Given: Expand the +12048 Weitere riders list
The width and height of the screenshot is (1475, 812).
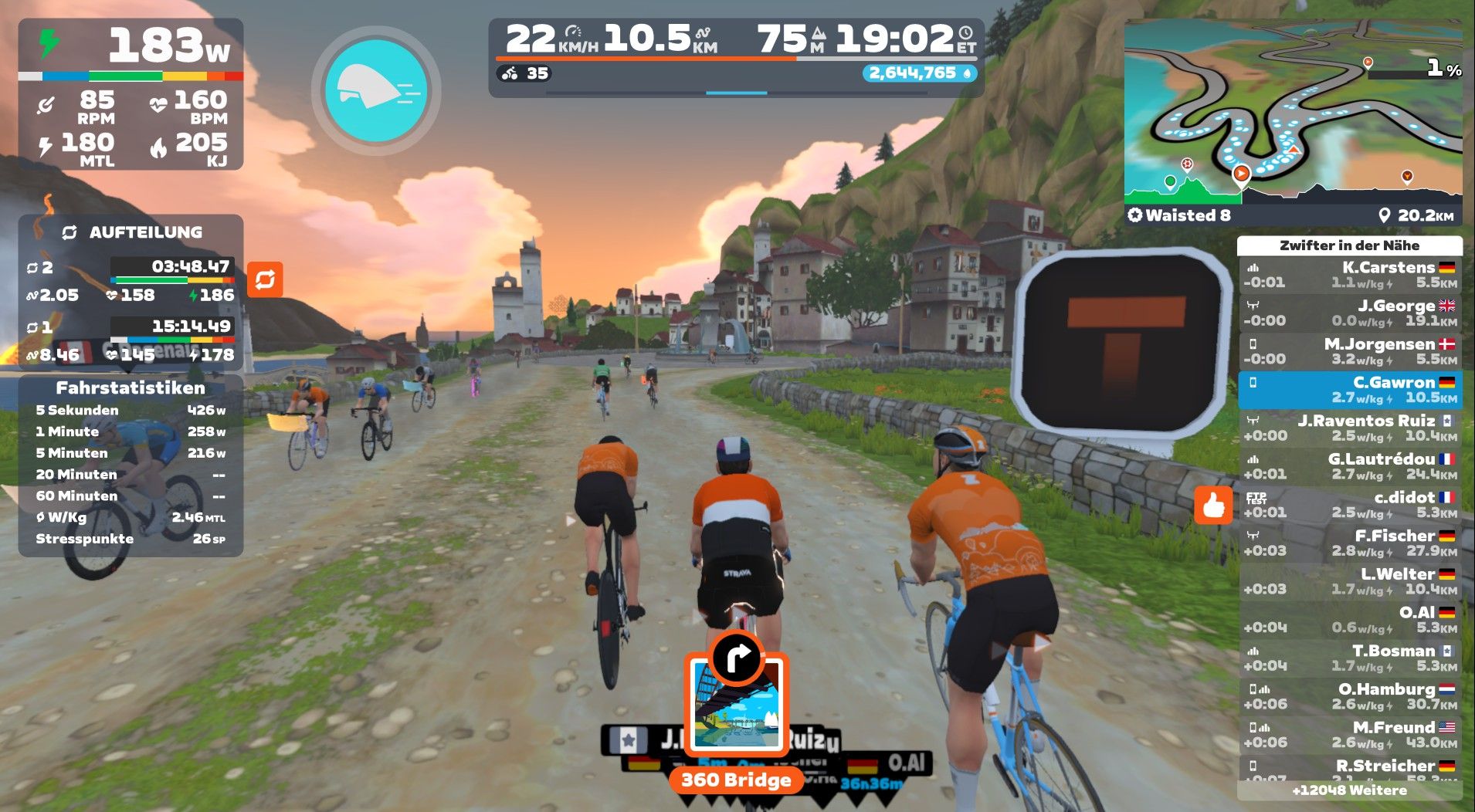Looking at the screenshot, I should tap(1349, 790).
